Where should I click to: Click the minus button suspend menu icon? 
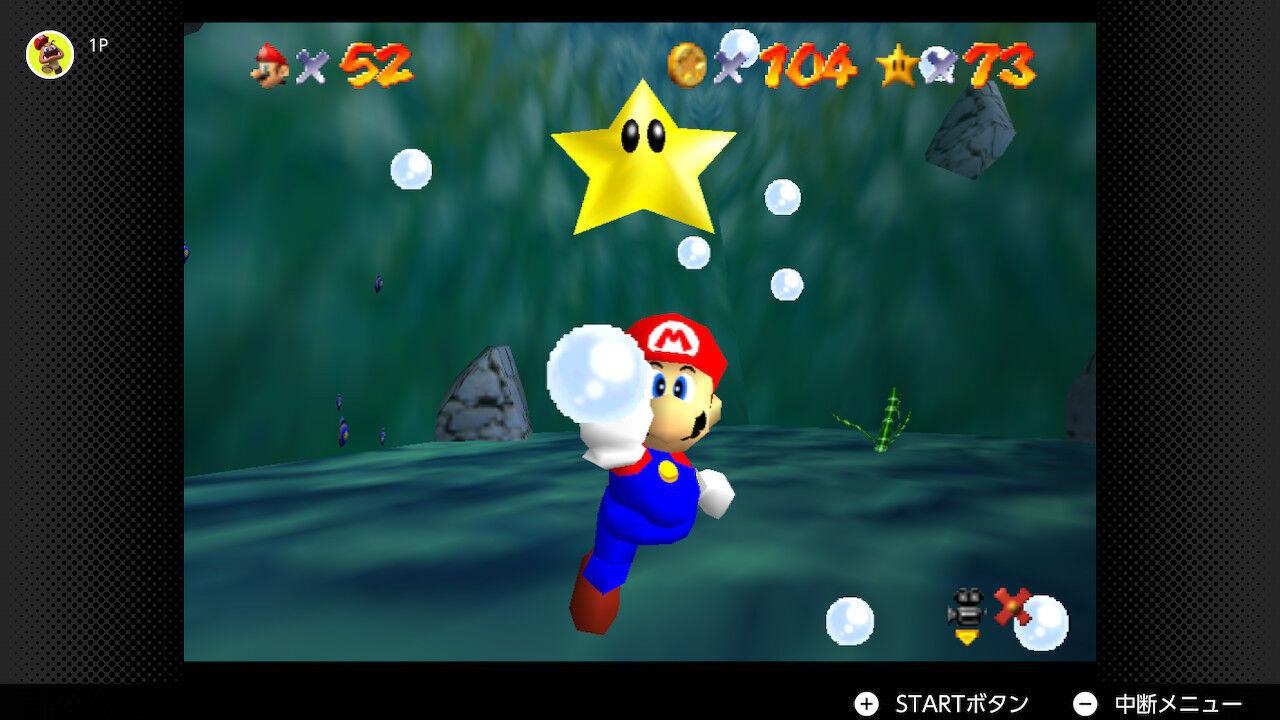click(x=1083, y=703)
